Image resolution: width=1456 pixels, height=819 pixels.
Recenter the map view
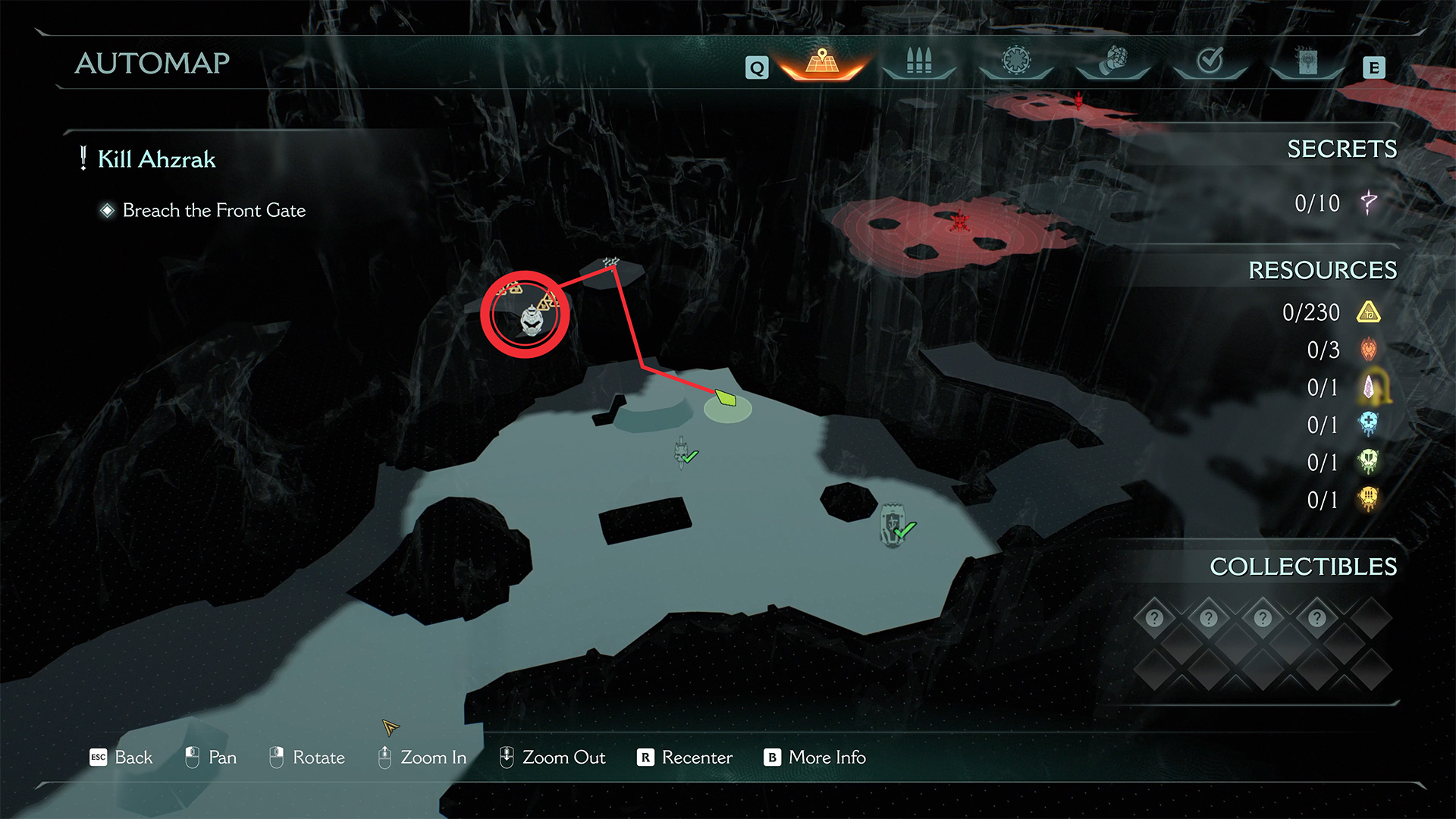click(x=685, y=757)
